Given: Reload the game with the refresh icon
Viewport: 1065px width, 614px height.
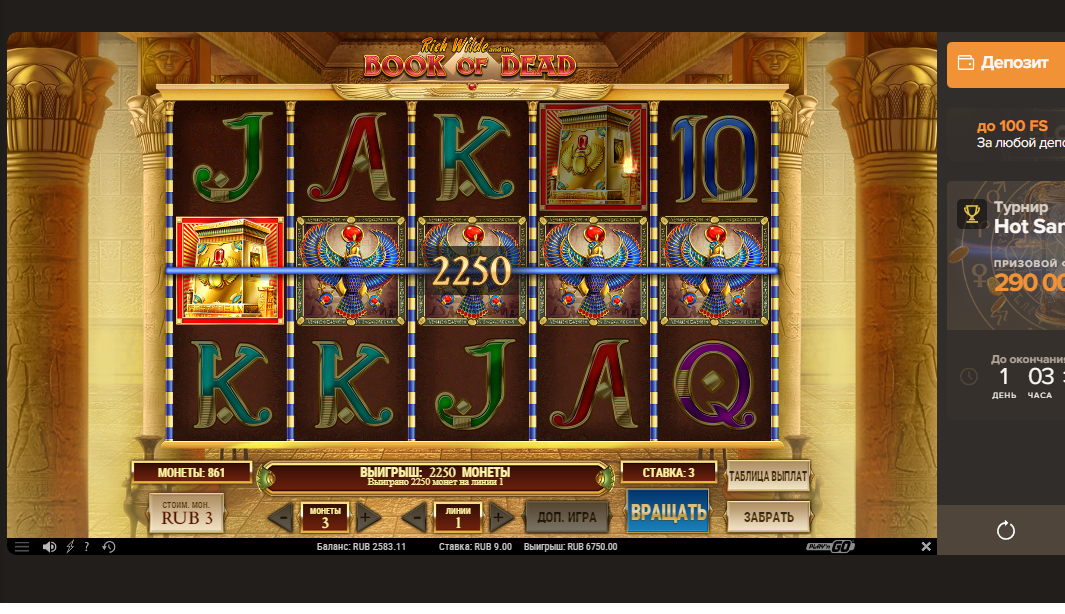Looking at the screenshot, I should [x=1006, y=530].
